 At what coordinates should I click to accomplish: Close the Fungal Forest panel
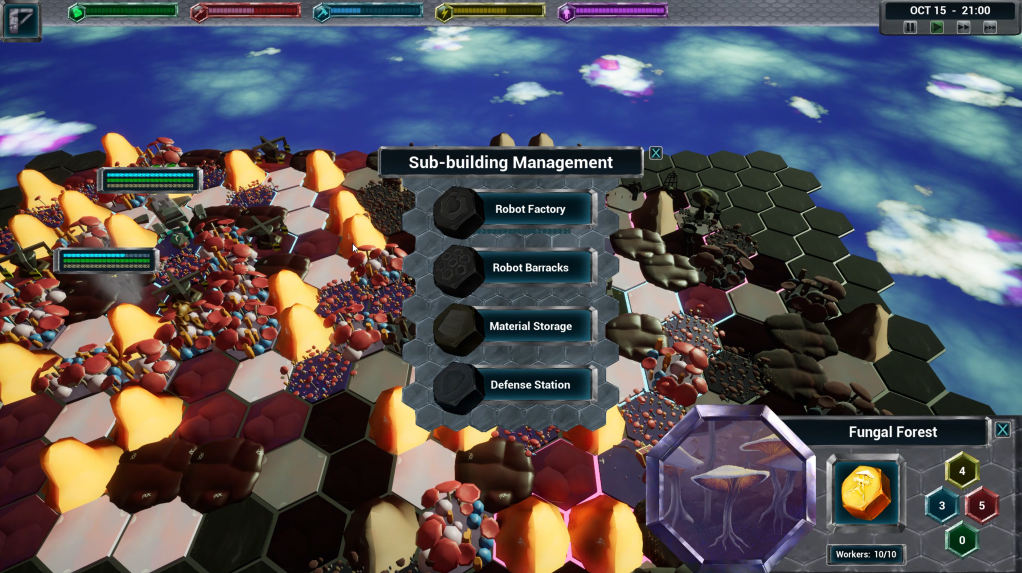[1002, 429]
